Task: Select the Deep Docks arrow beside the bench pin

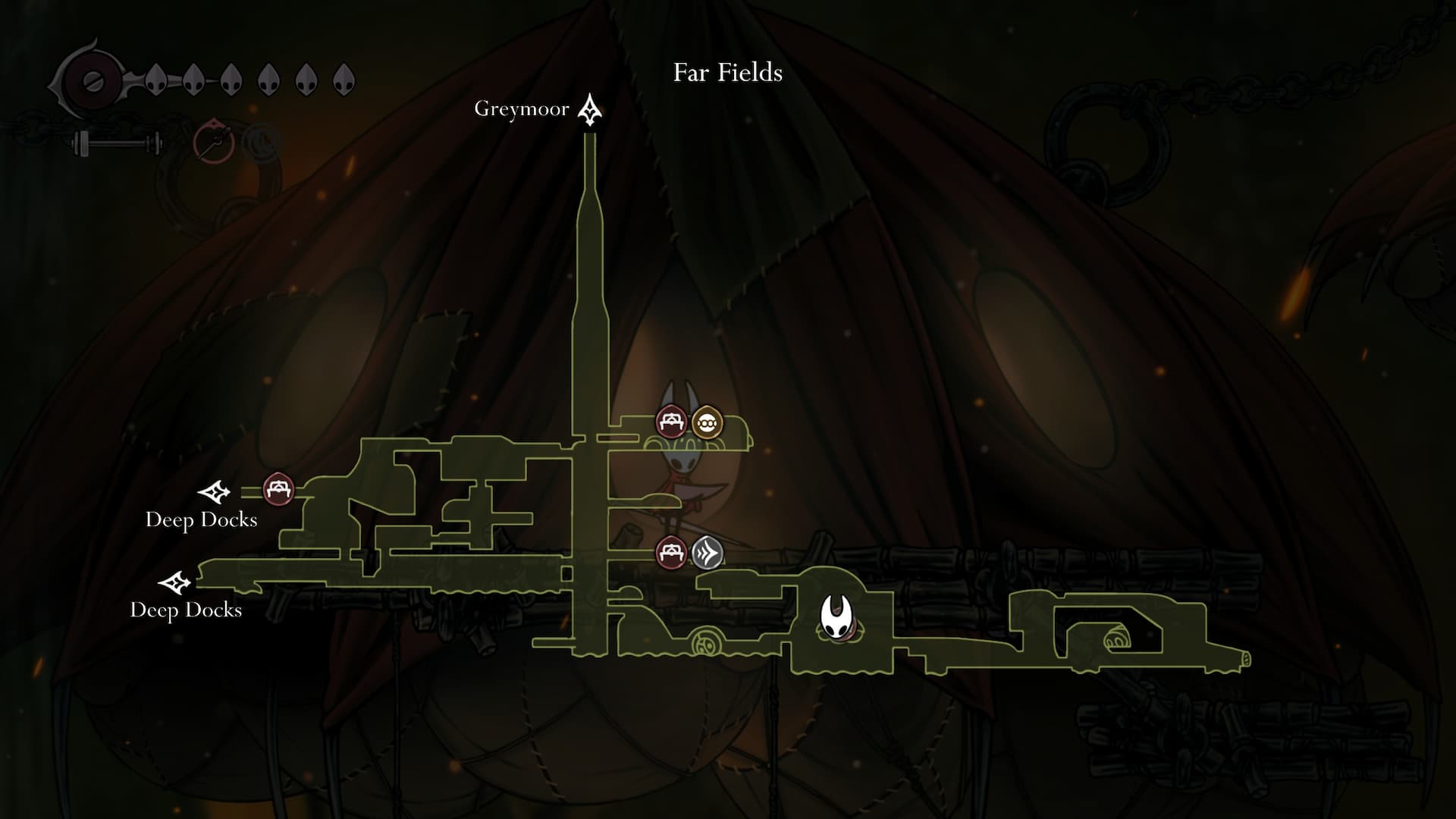Action: pos(215,492)
